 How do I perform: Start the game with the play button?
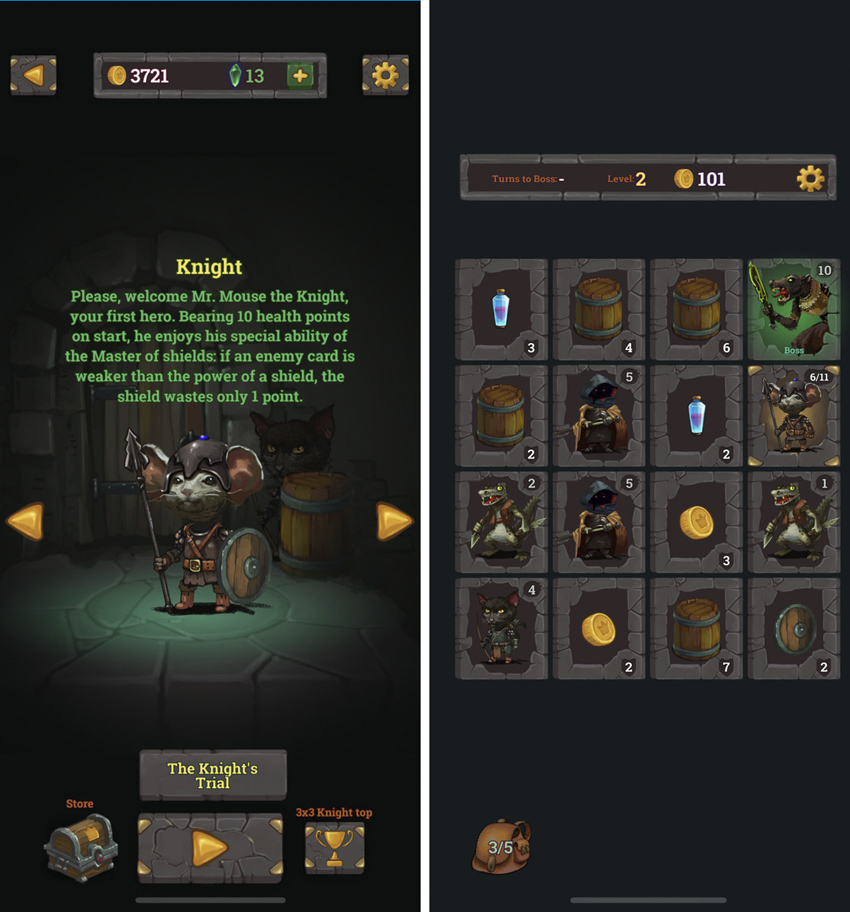pyautogui.click(x=210, y=848)
